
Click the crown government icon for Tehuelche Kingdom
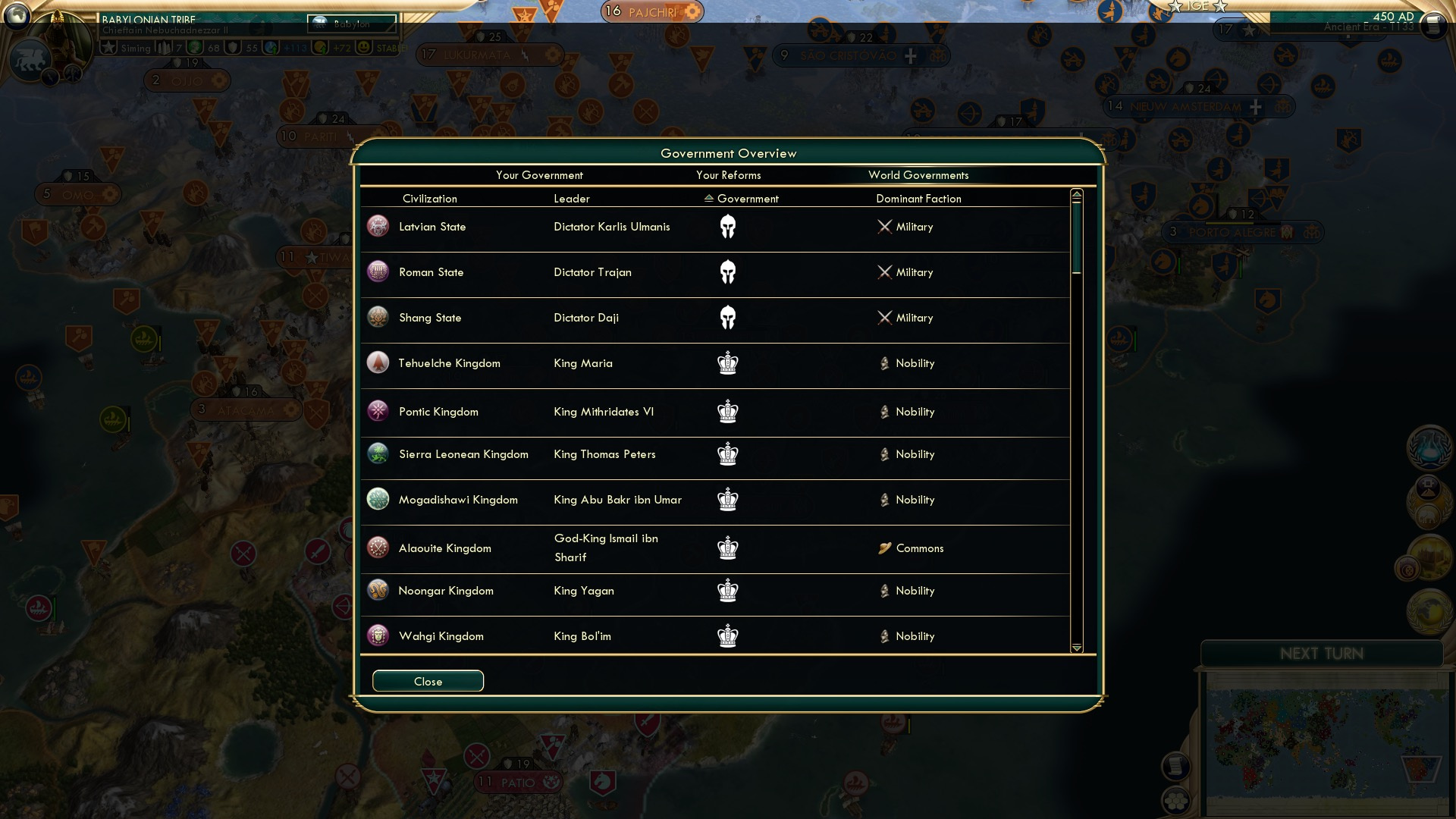pos(728,364)
